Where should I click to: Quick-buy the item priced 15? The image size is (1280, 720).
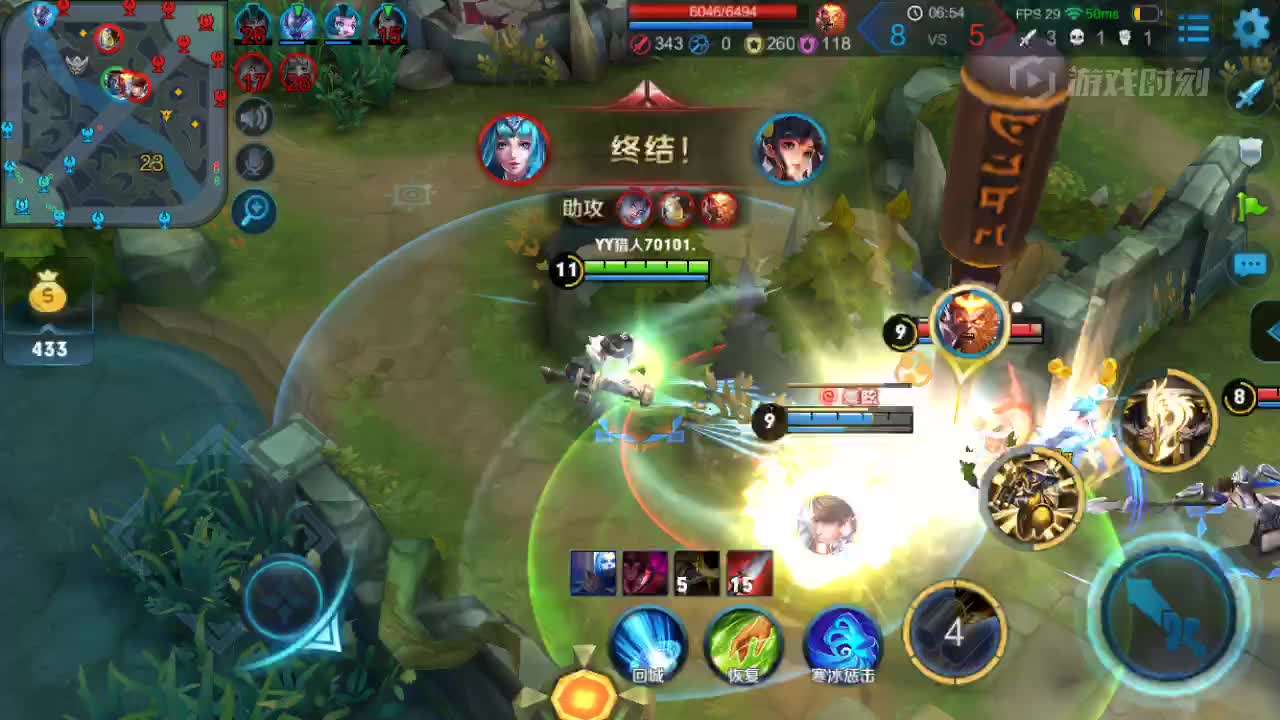(749, 572)
